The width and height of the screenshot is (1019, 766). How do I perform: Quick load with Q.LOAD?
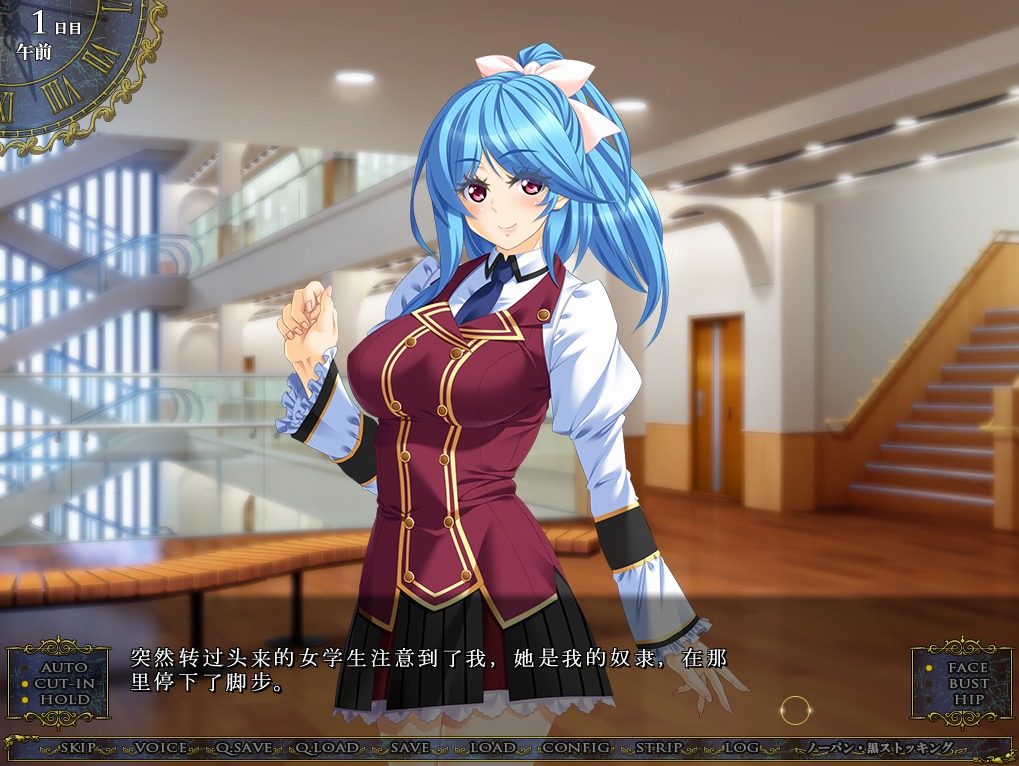point(324,748)
